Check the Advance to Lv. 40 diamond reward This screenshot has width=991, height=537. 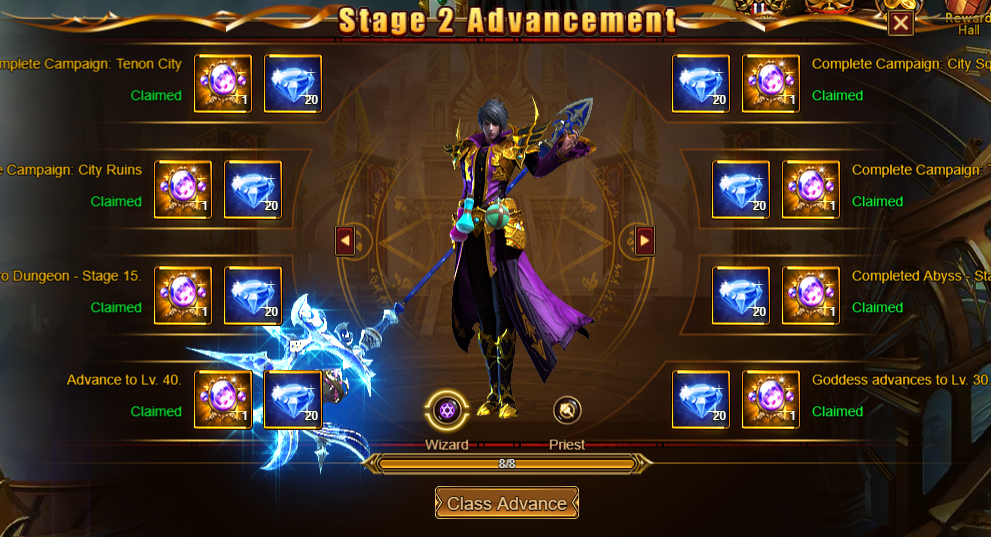(x=293, y=400)
